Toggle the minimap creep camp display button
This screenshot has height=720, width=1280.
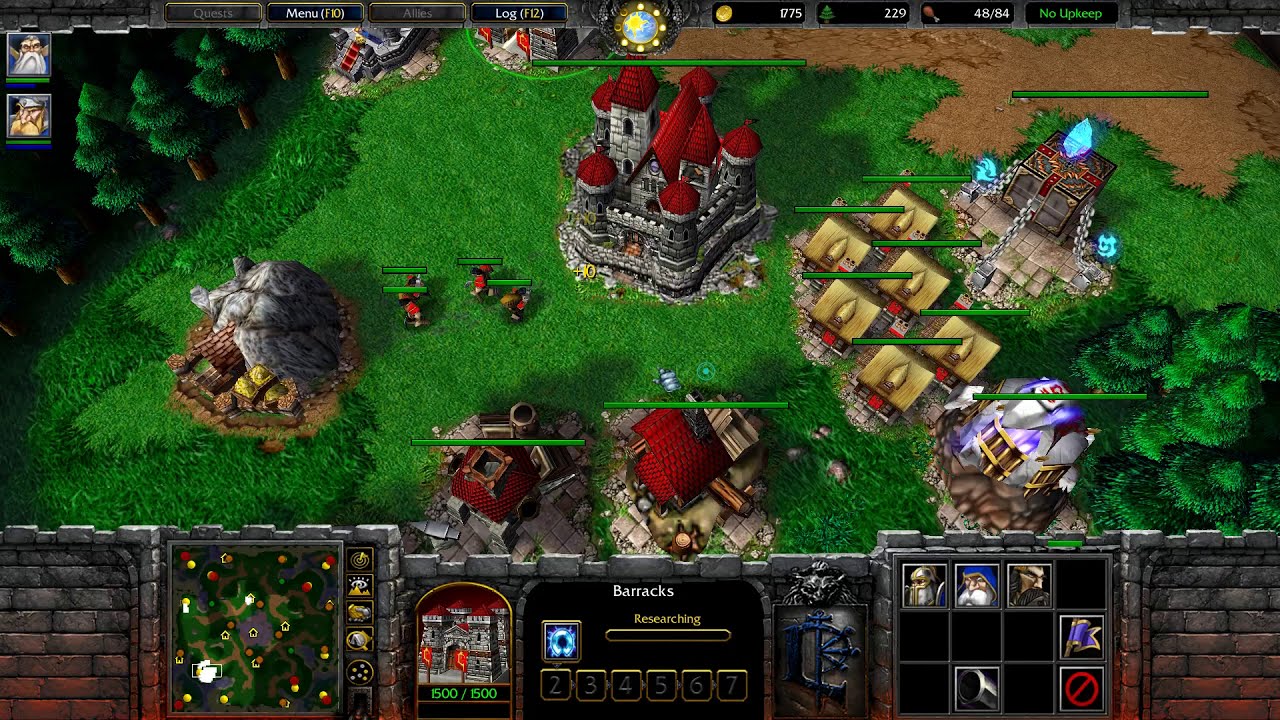[x=359, y=640]
